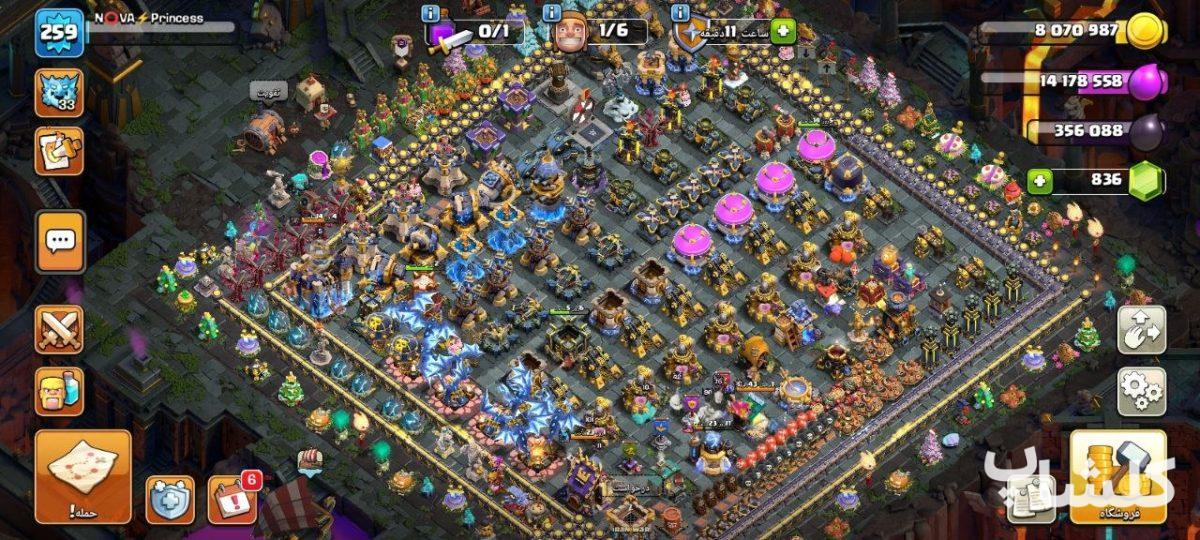Tap the level 259 experience badge
The height and width of the screenshot is (540, 1200).
[60, 35]
